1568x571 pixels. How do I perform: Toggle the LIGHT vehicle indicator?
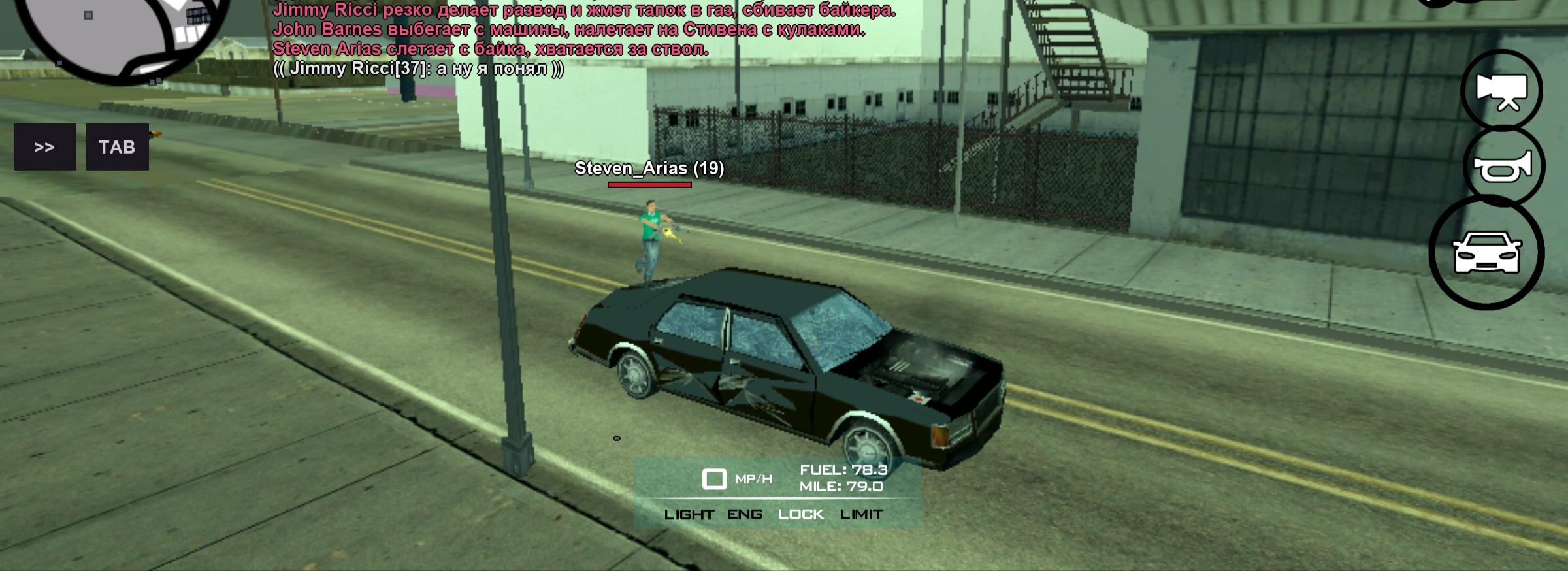coord(689,515)
